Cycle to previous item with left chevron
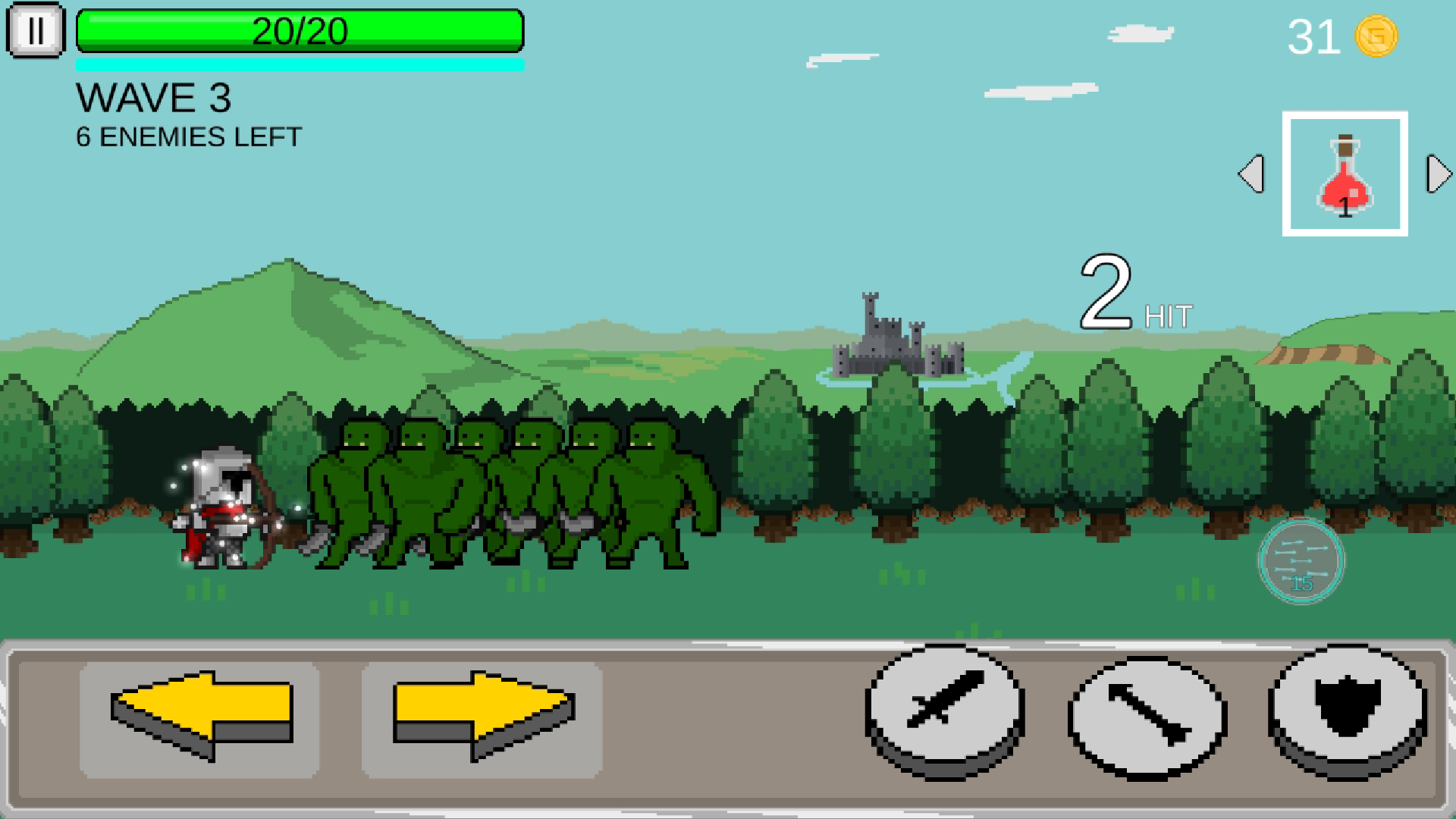 tap(1254, 175)
